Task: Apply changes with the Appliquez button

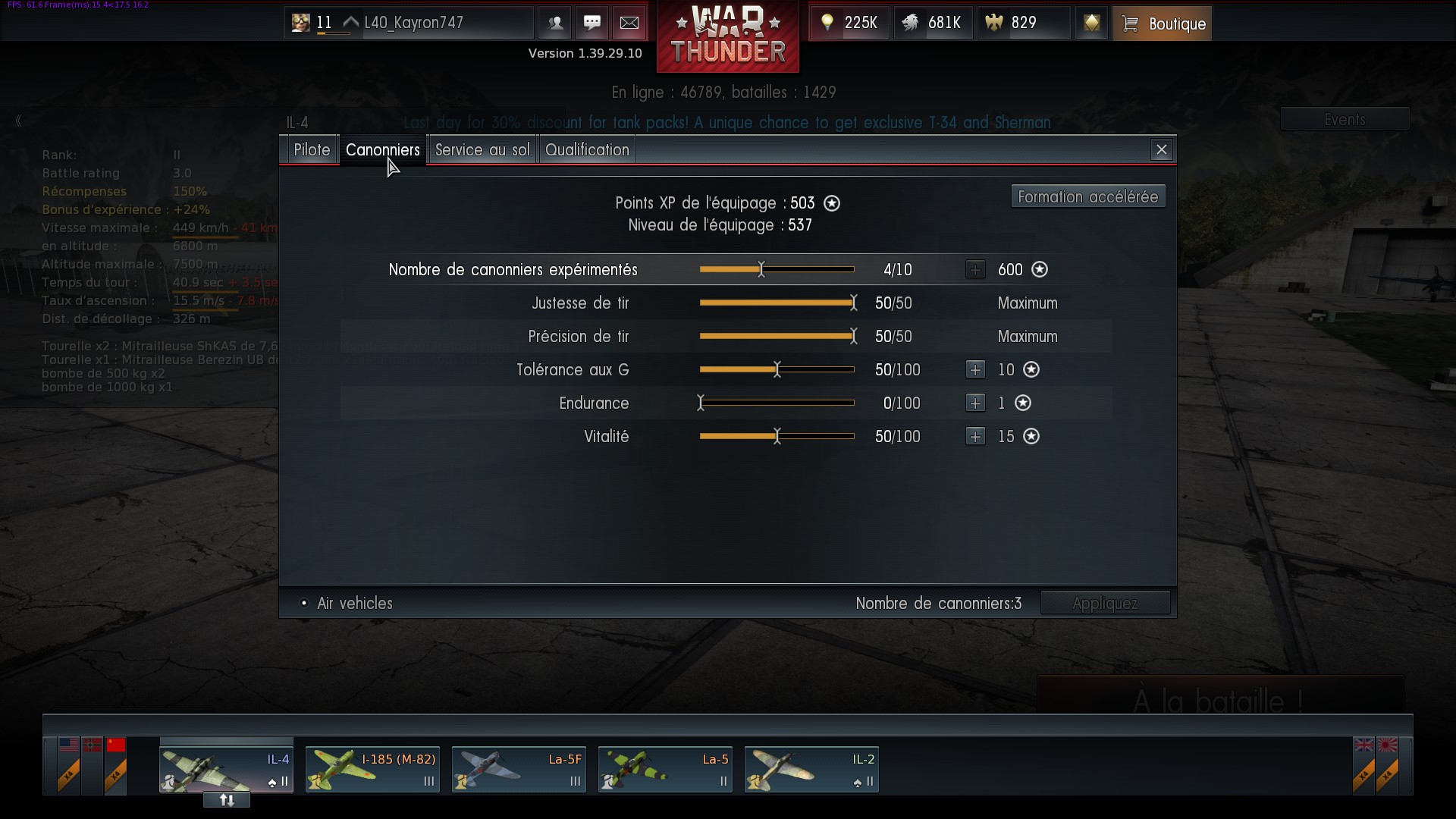Action: tap(1105, 604)
